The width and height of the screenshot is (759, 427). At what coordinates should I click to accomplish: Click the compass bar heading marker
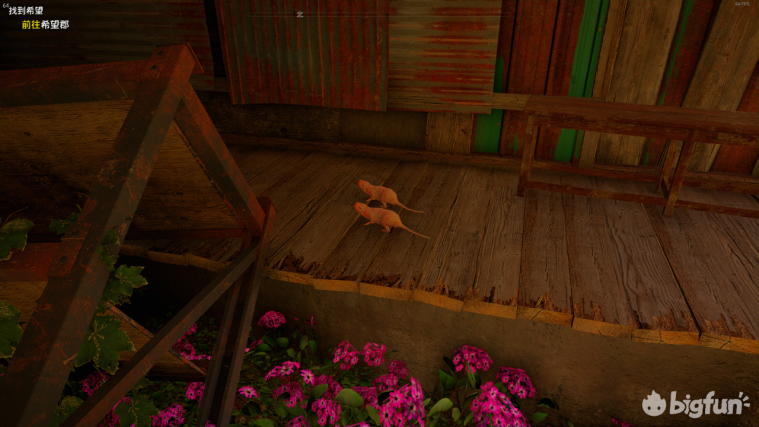(300, 15)
